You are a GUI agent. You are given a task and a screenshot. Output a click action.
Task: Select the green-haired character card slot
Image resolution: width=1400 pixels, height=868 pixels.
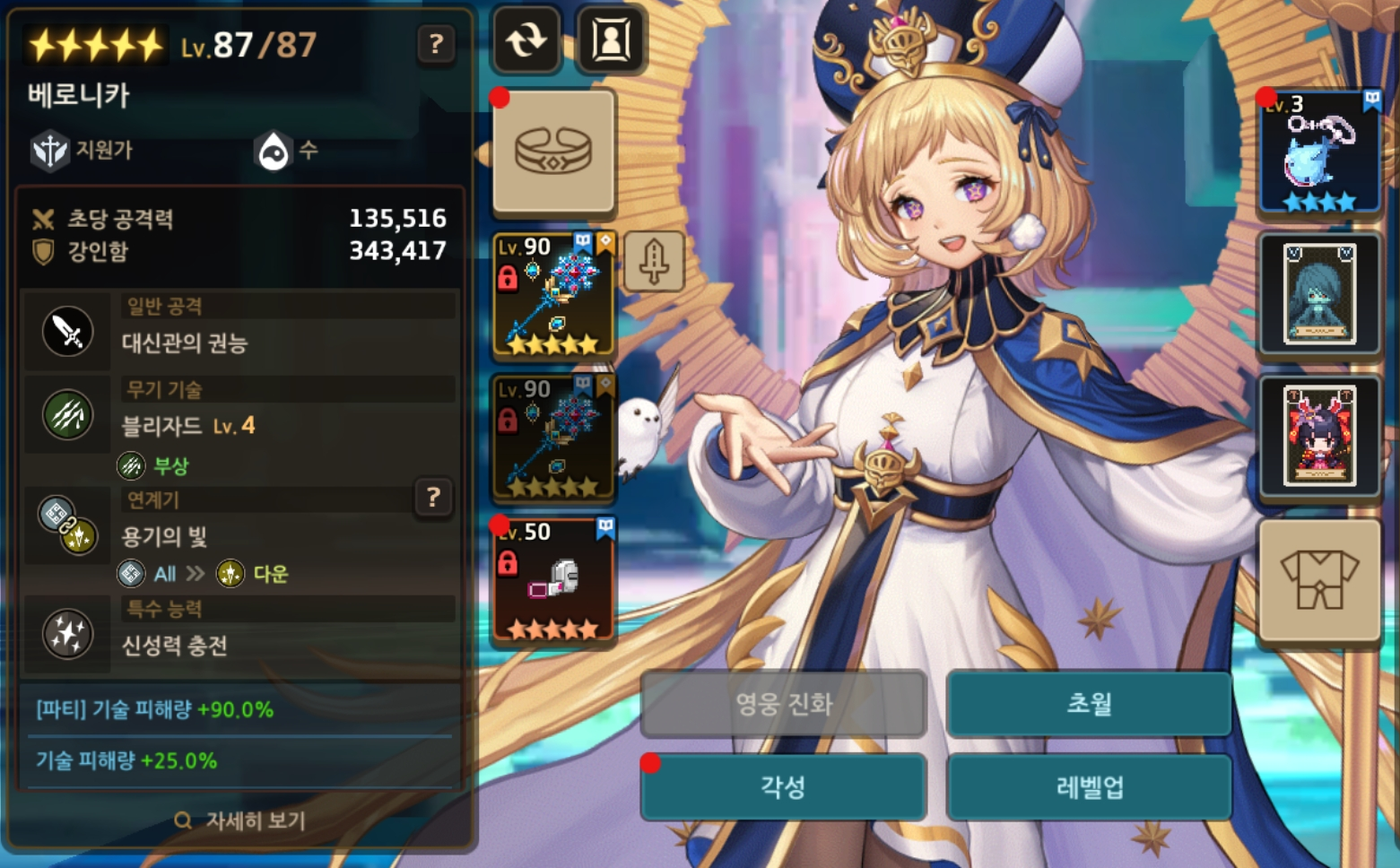pos(1319,294)
